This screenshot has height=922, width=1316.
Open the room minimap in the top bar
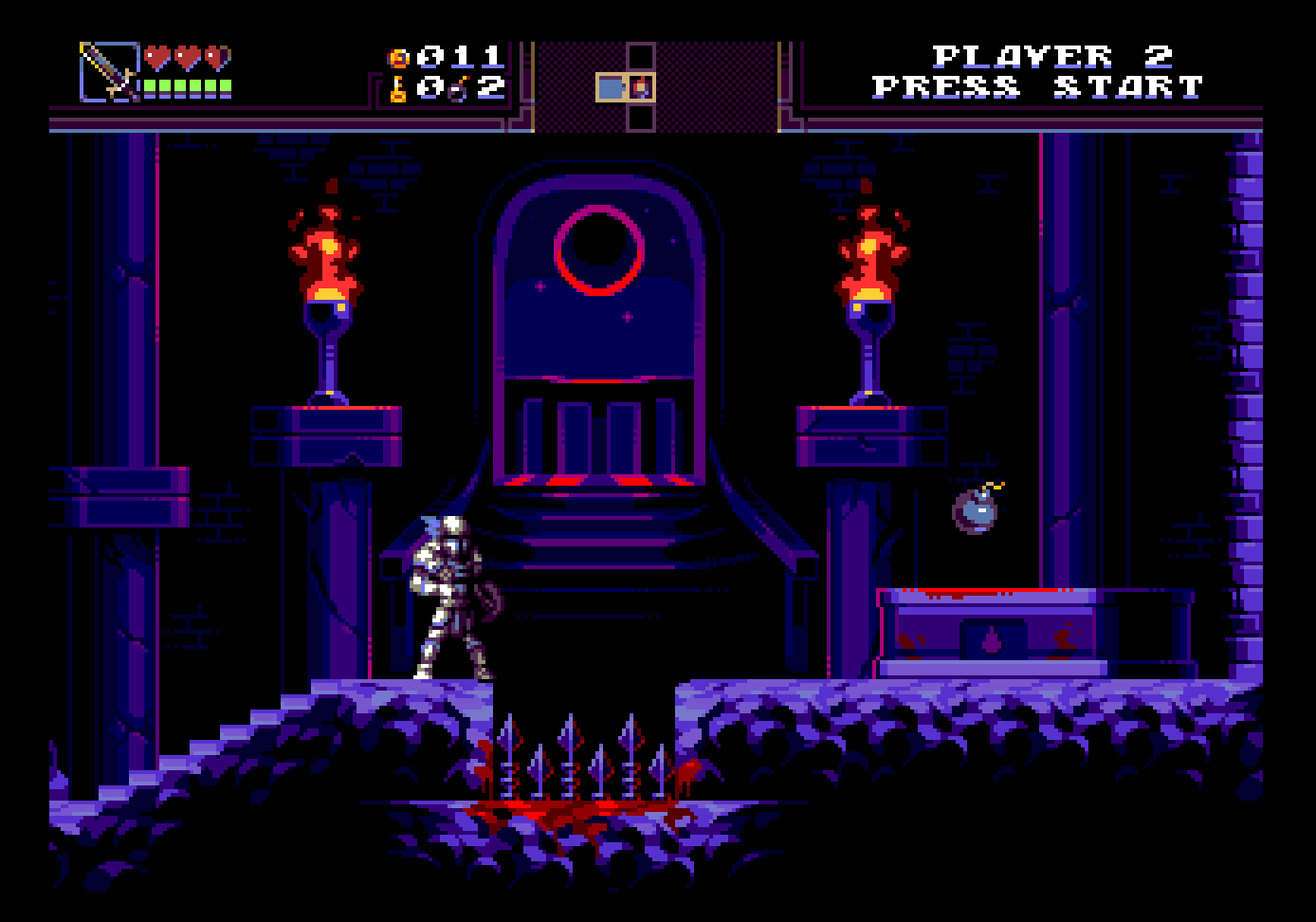point(627,86)
